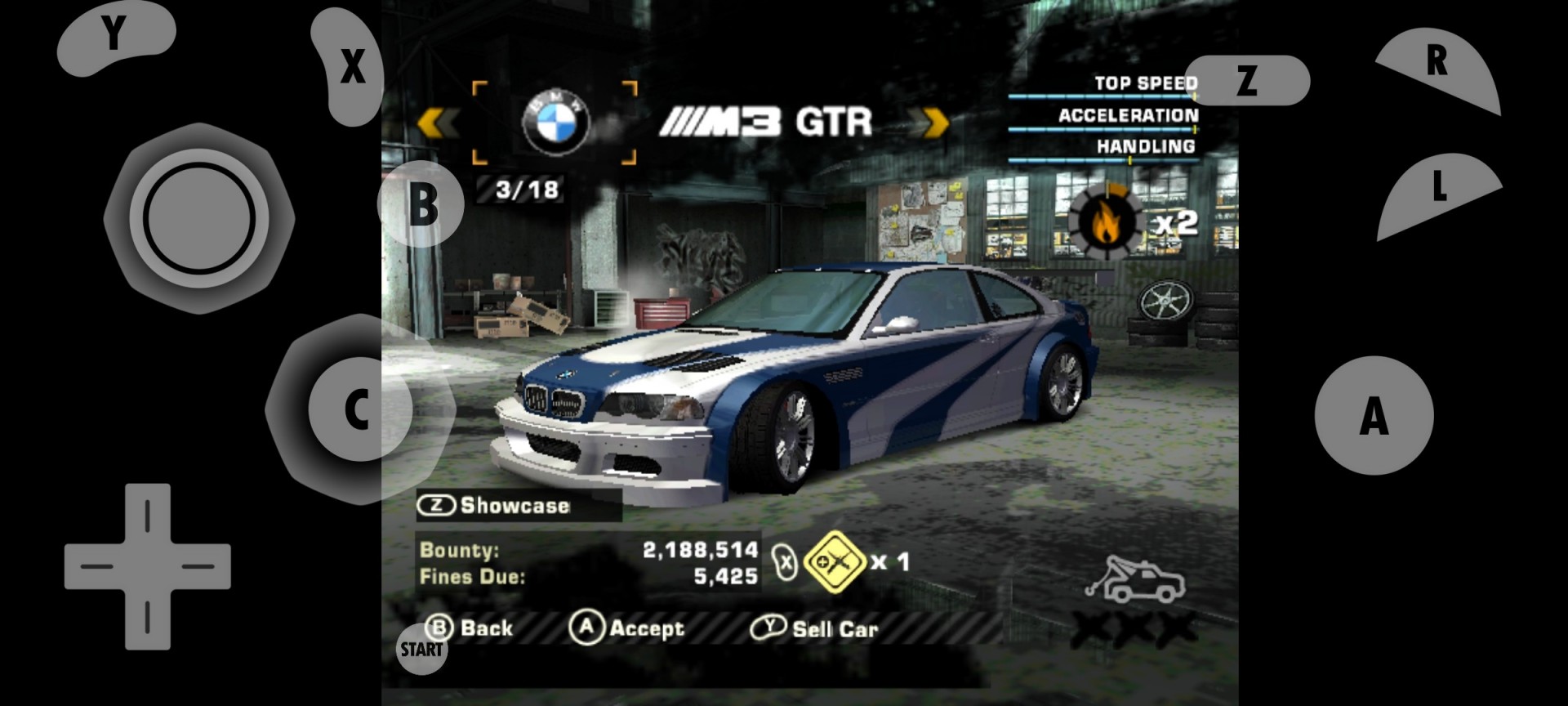Viewport: 1568px width, 706px height.
Task: Tap the C-stick overlay control
Action: (x=358, y=410)
